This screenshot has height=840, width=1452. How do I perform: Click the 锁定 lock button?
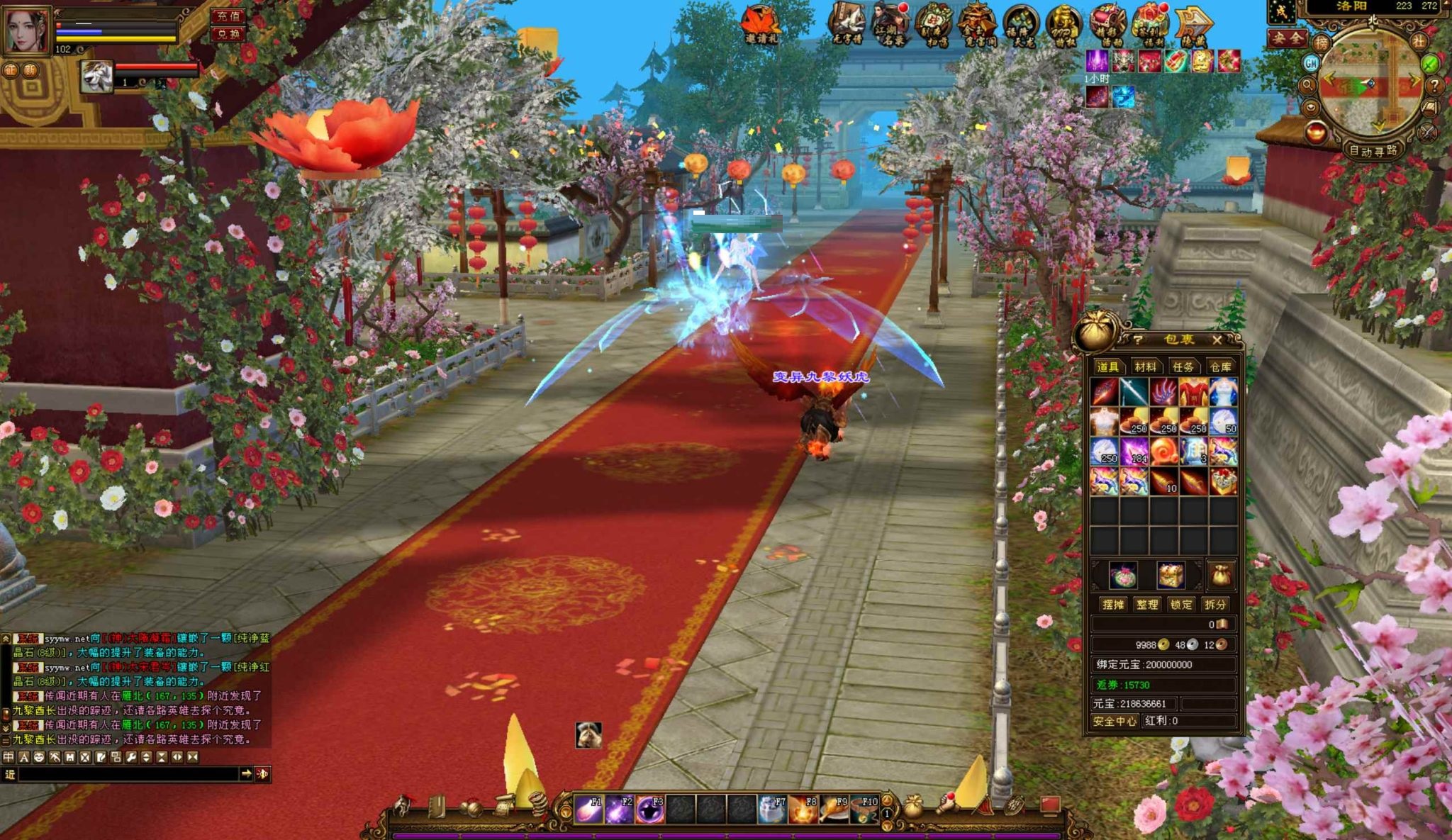point(1180,605)
